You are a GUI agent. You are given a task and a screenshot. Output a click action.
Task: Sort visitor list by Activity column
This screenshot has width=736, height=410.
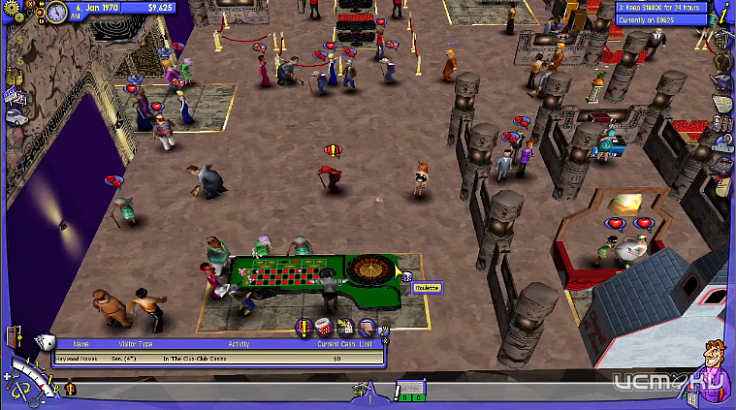pos(238,343)
